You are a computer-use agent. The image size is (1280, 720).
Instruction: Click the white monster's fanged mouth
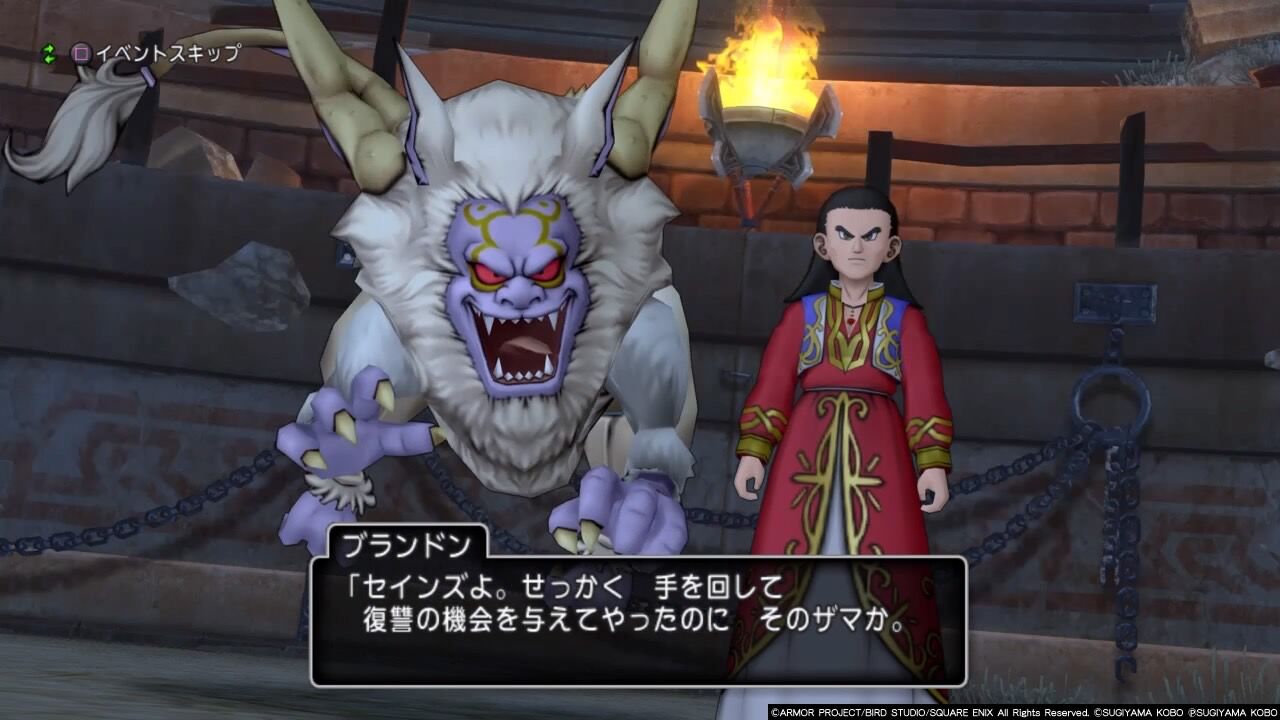click(520, 345)
